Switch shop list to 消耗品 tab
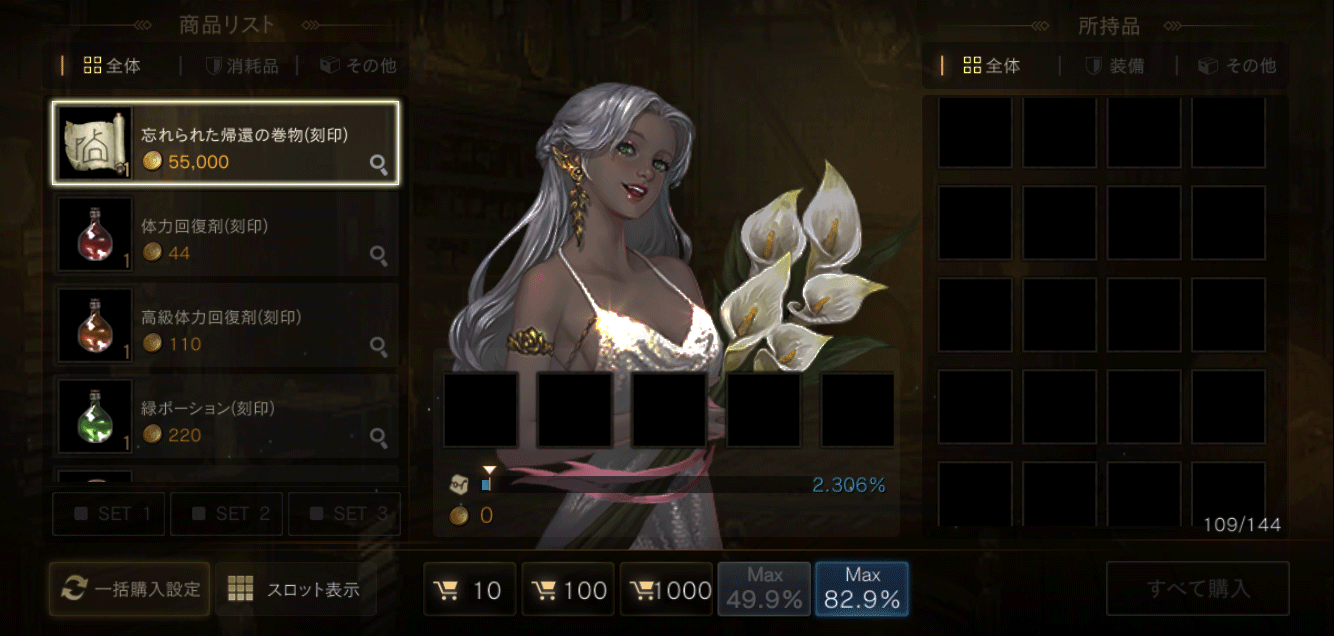Image resolution: width=1334 pixels, height=636 pixels. [241, 66]
